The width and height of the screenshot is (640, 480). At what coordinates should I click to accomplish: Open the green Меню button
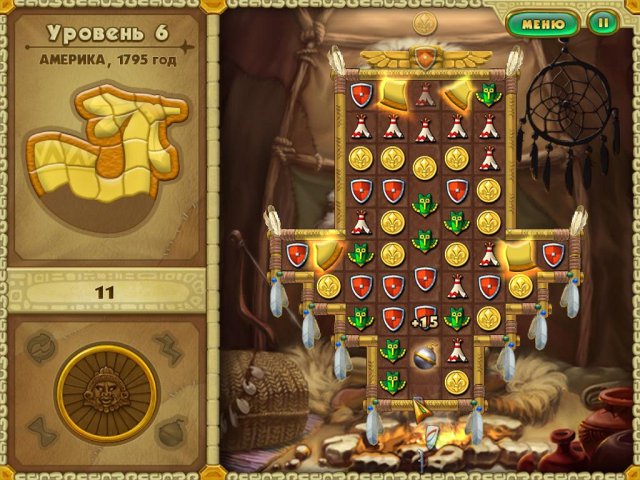pyautogui.click(x=543, y=23)
